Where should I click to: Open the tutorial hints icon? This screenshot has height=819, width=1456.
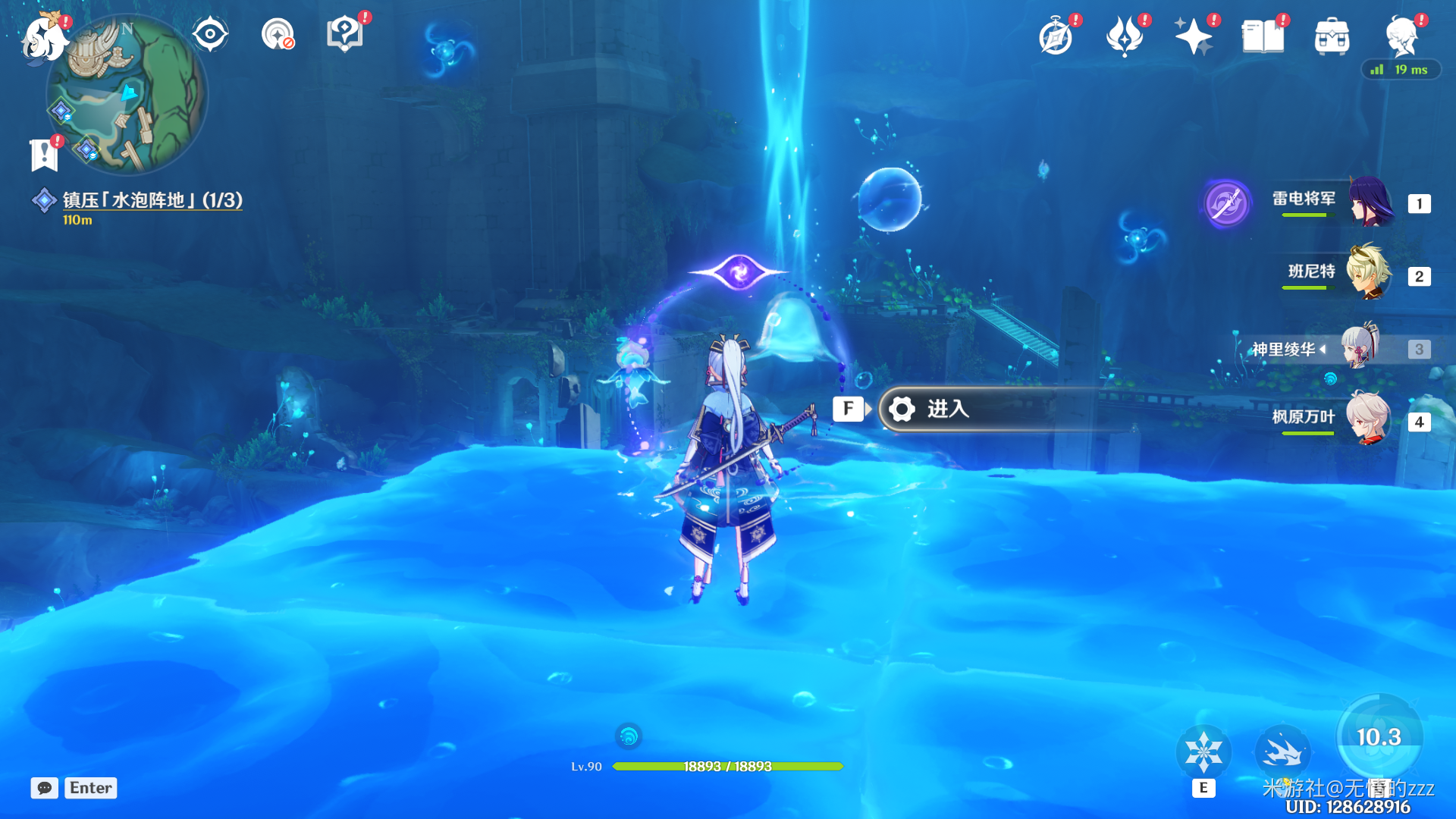tap(345, 34)
